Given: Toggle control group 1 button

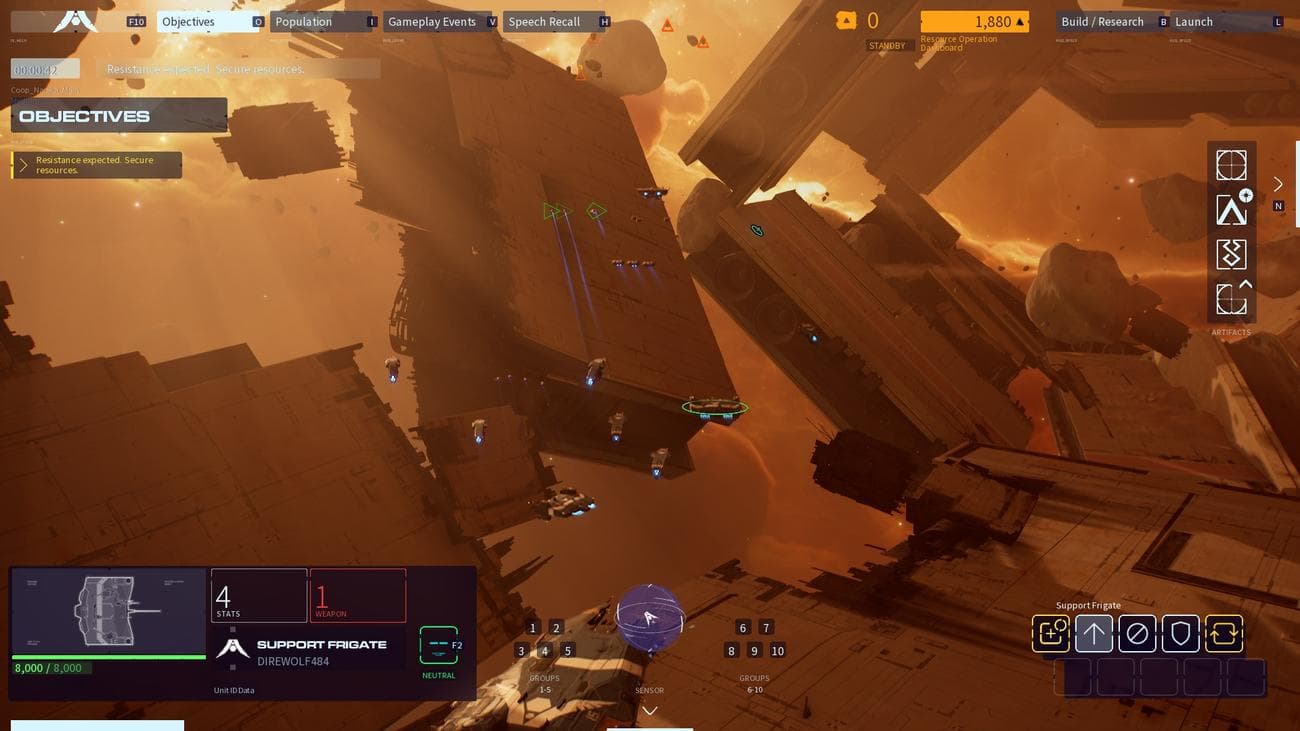Looking at the screenshot, I should tap(532, 627).
